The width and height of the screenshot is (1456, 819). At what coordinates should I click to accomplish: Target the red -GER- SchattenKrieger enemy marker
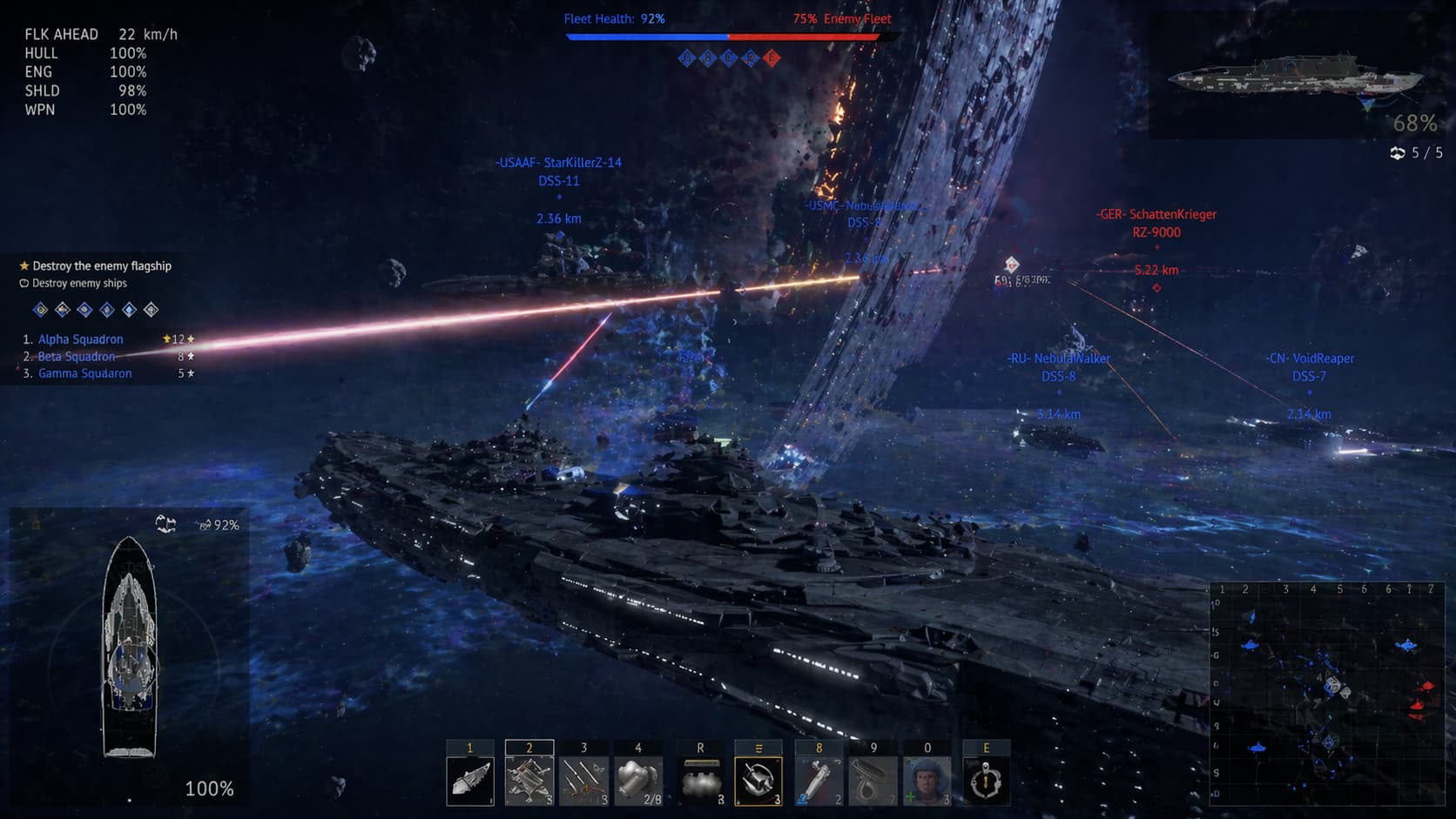[1156, 223]
